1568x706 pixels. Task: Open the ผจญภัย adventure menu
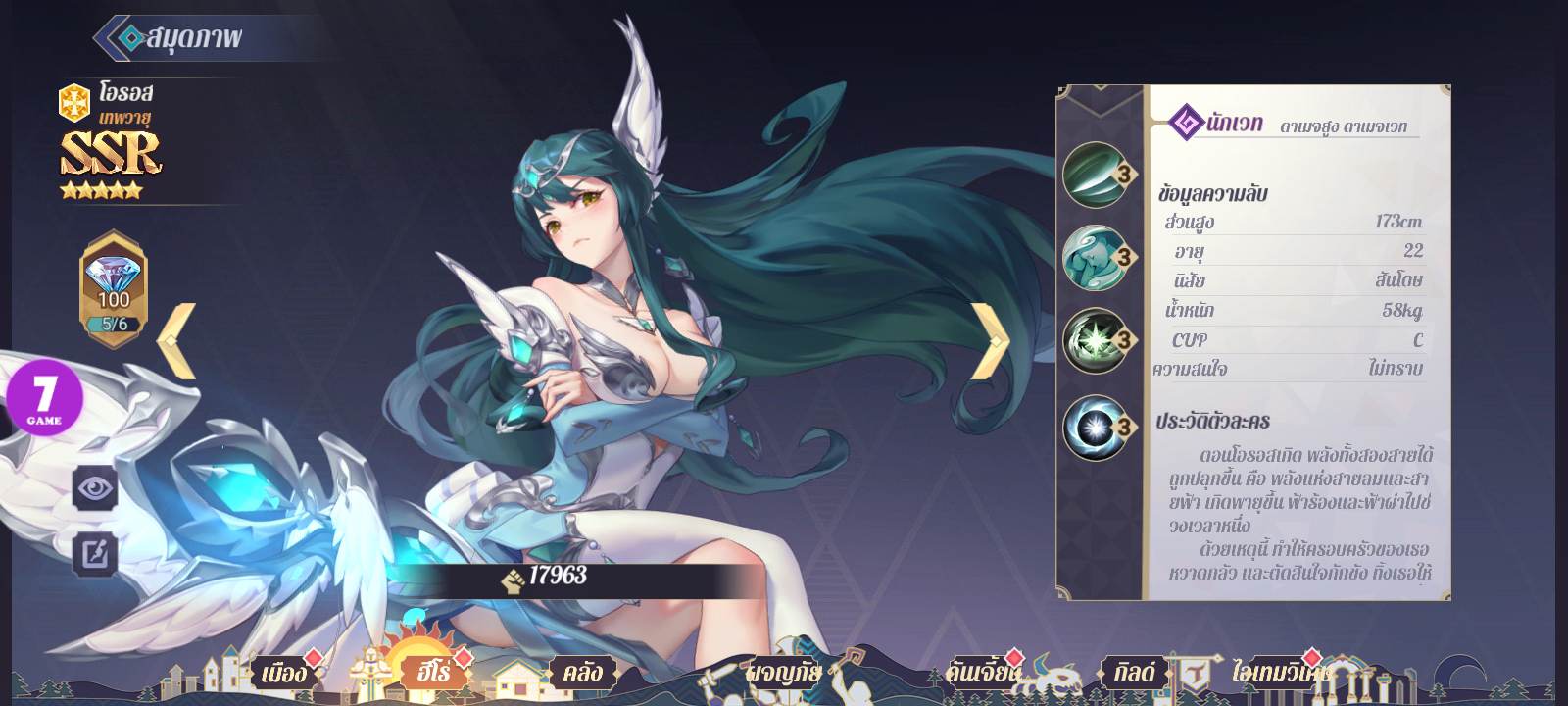[783, 674]
